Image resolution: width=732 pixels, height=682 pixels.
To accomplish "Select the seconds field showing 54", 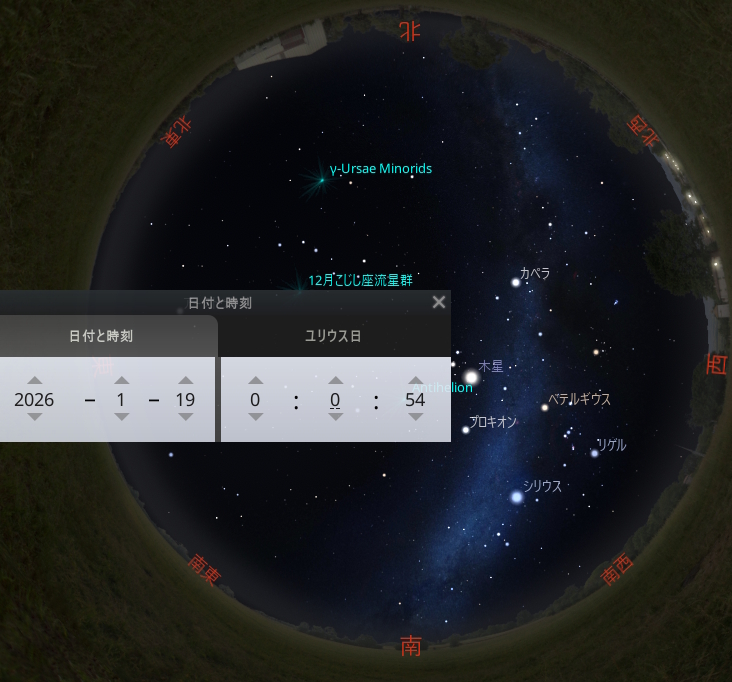I will 416,400.
